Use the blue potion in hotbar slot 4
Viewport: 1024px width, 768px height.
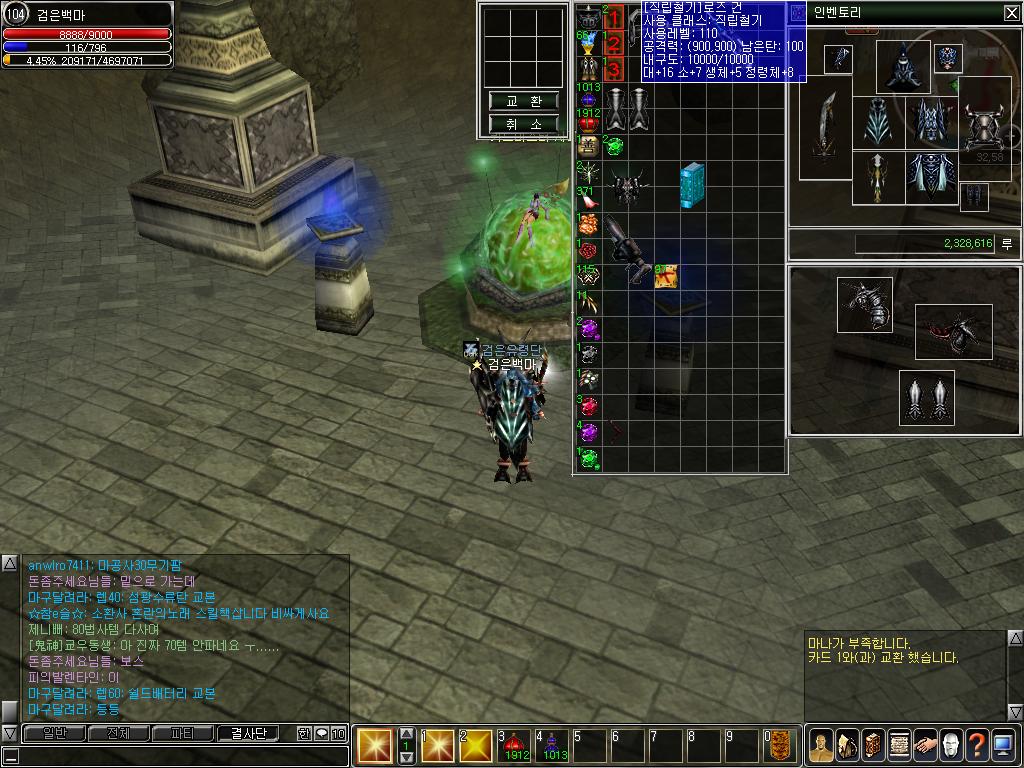coord(553,745)
